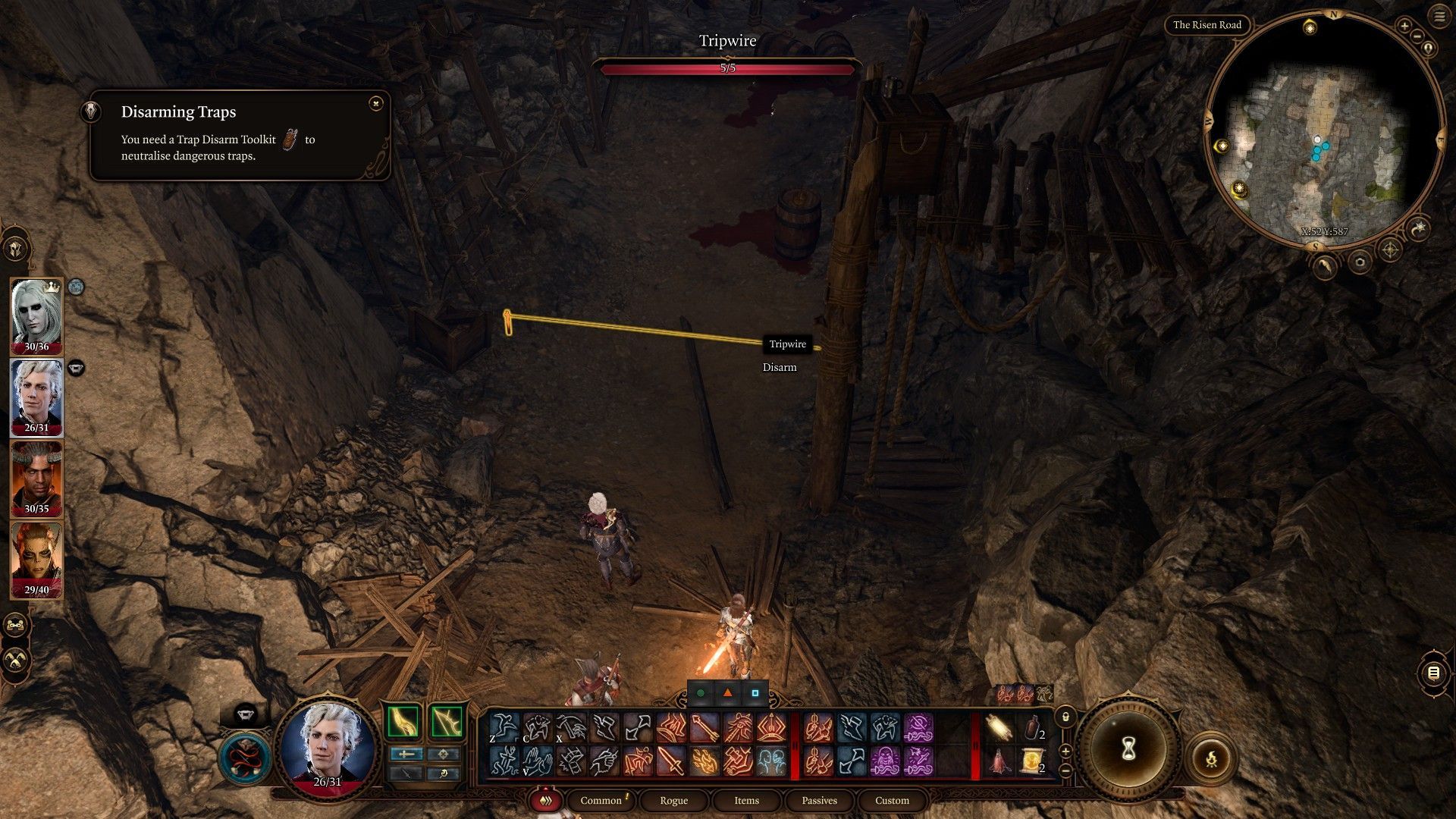
Task: Use the glowing scroll item slot
Action: click(x=999, y=728)
